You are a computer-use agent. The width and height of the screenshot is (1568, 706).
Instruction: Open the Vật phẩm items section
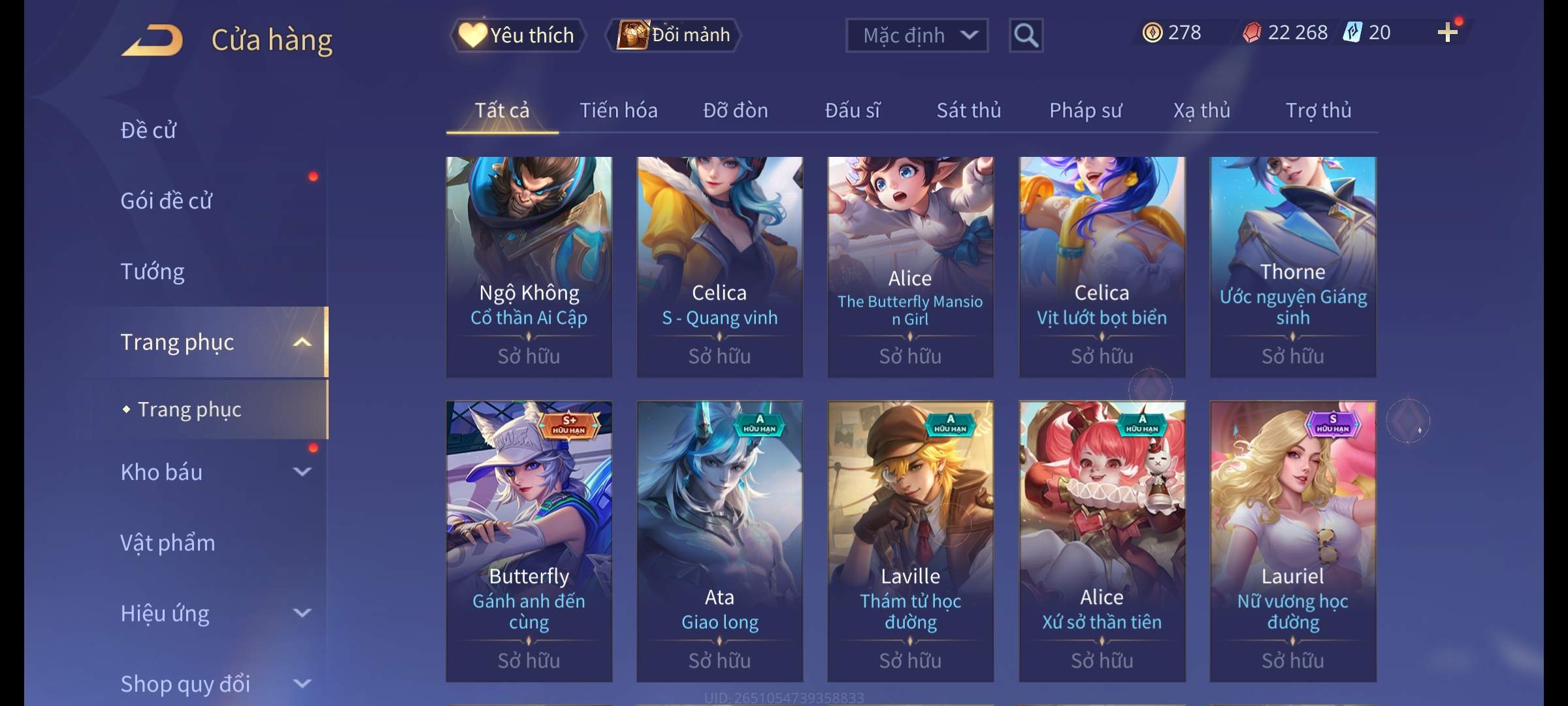coord(167,543)
